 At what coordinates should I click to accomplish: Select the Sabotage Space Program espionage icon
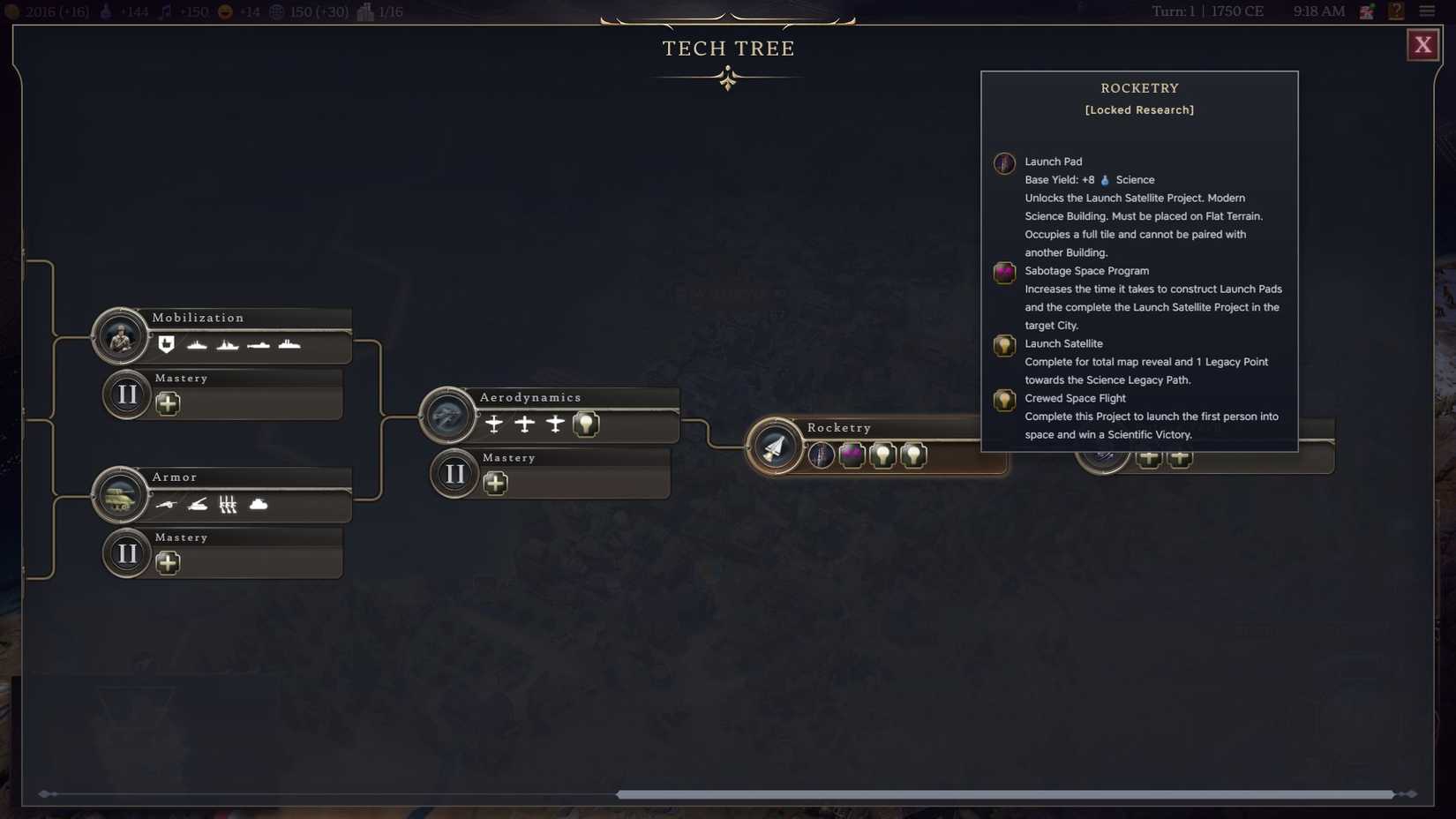(852, 454)
